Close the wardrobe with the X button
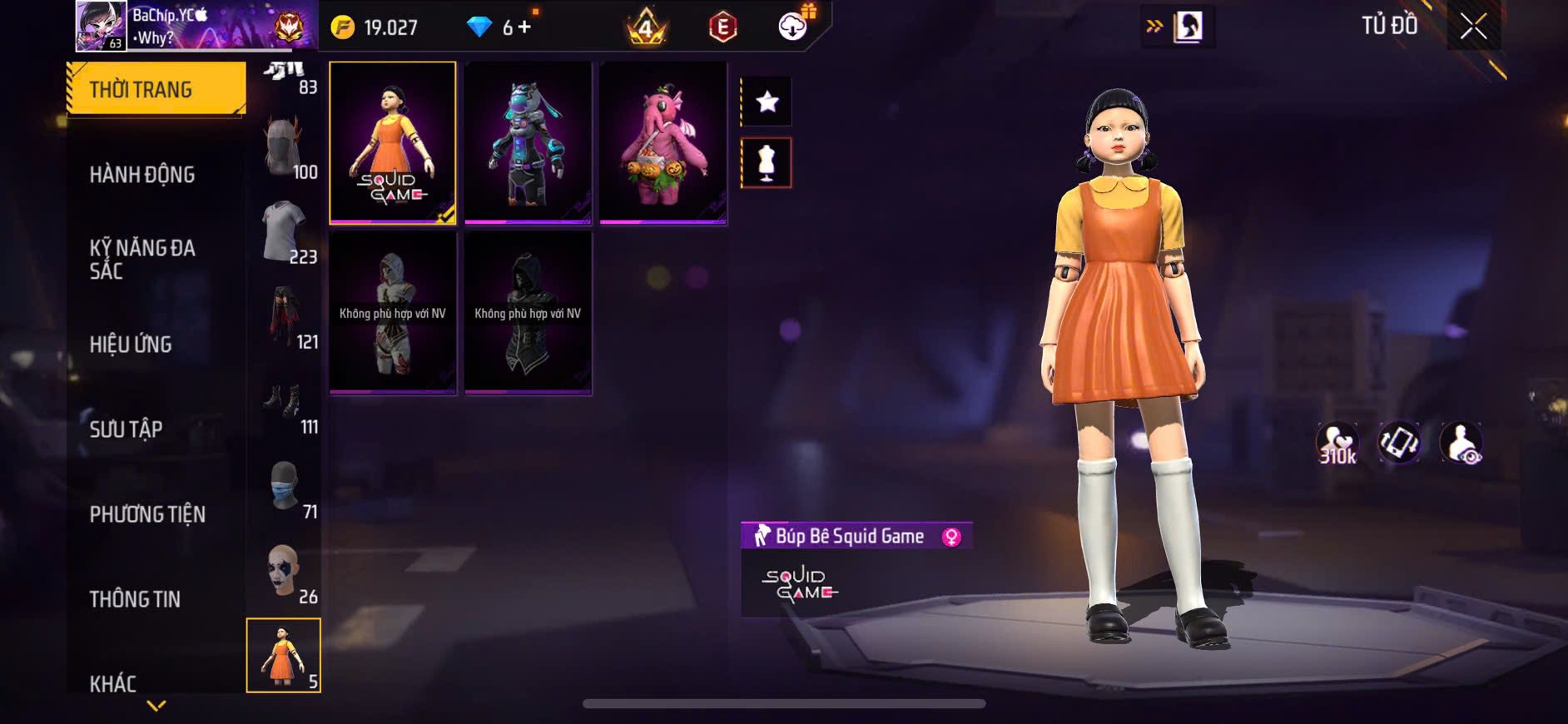This screenshot has height=724, width=1568. pyautogui.click(x=1473, y=27)
